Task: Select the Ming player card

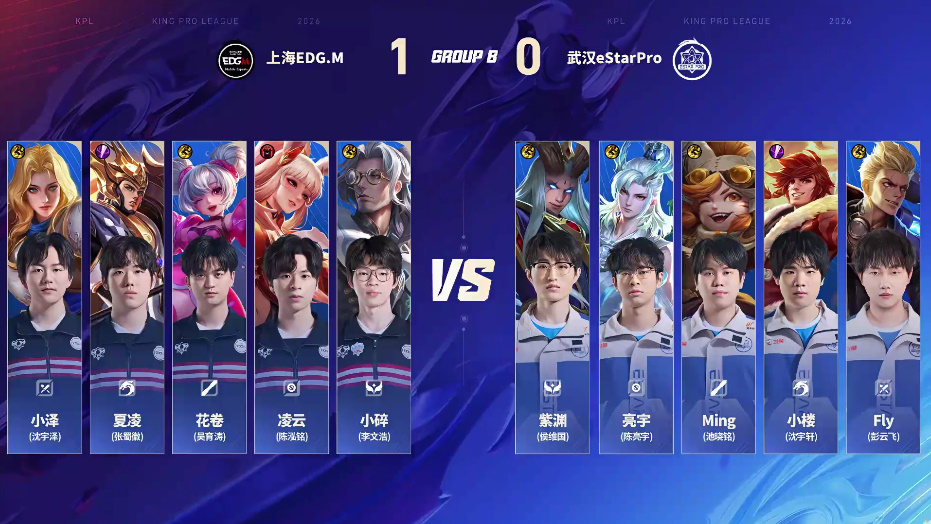Action: click(x=718, y=297)
